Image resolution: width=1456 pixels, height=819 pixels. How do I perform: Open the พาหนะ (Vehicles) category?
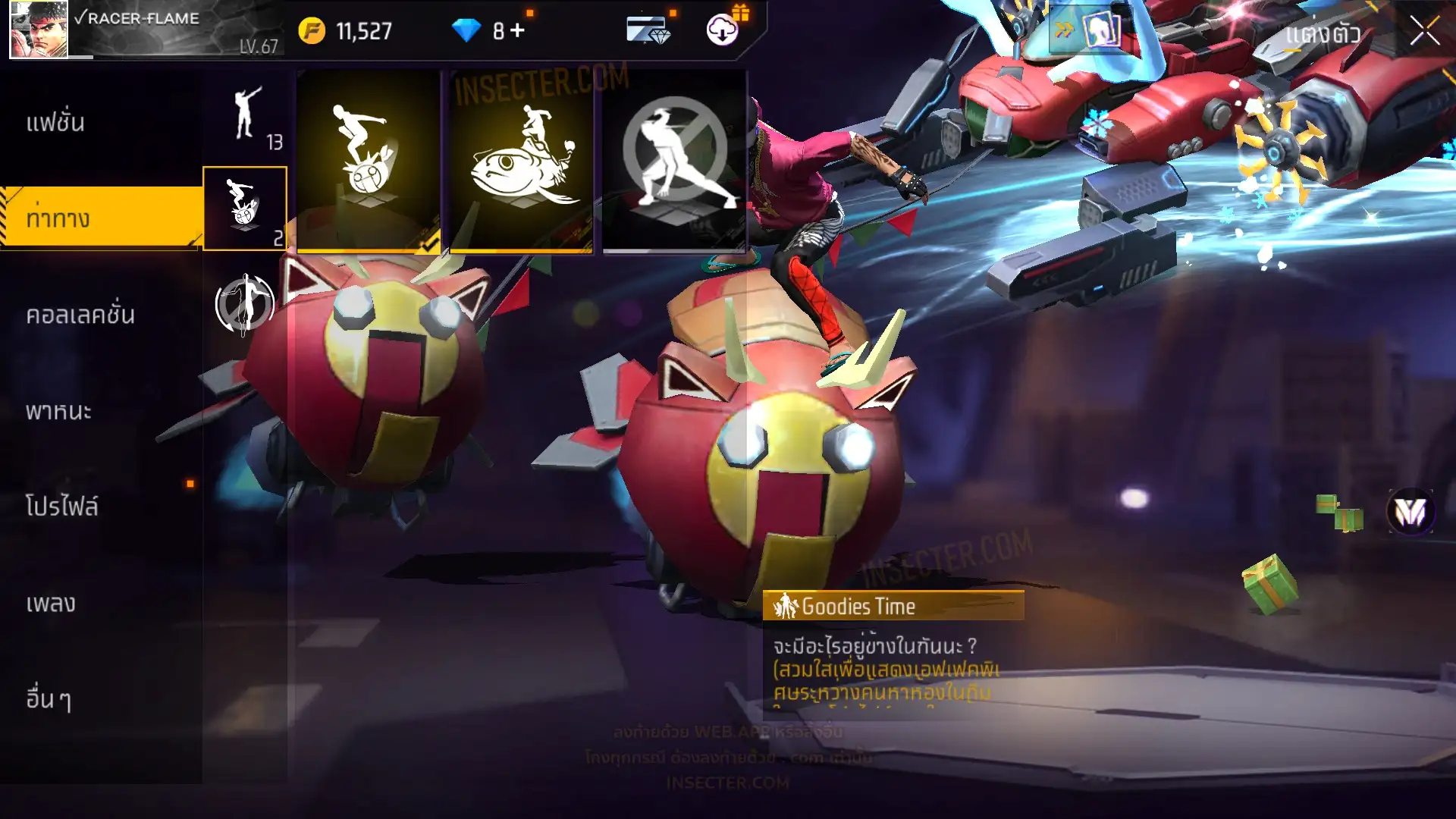[59, 411]
